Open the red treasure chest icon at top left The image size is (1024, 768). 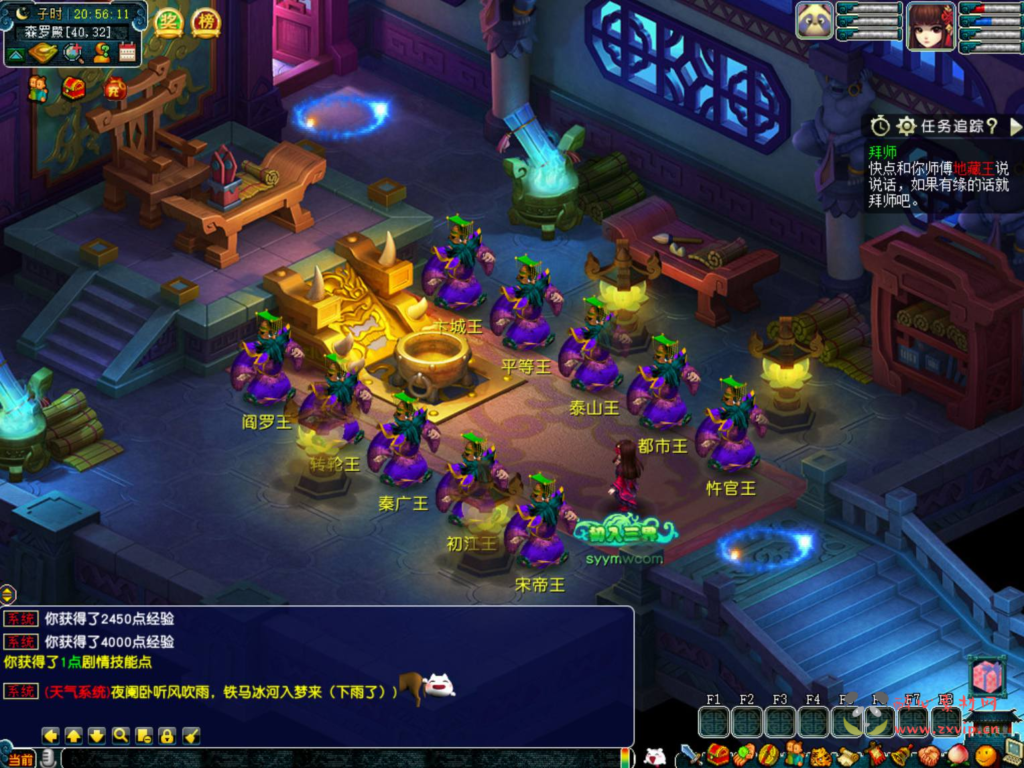(x=73, y=89)
